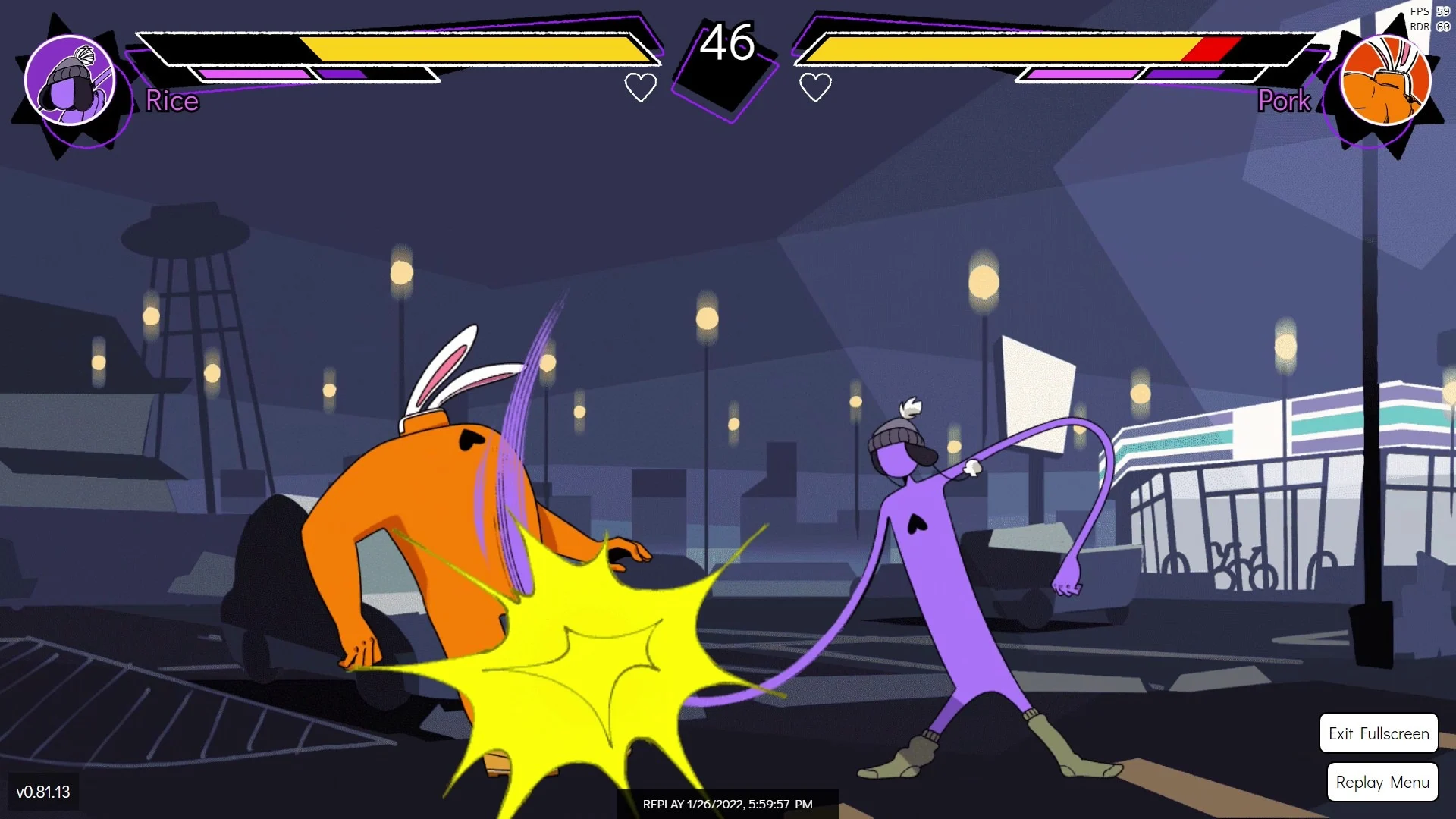Select the heart round indicator under Pork's bar
This screenshot has width=1456, height=819.
[814, 88]
